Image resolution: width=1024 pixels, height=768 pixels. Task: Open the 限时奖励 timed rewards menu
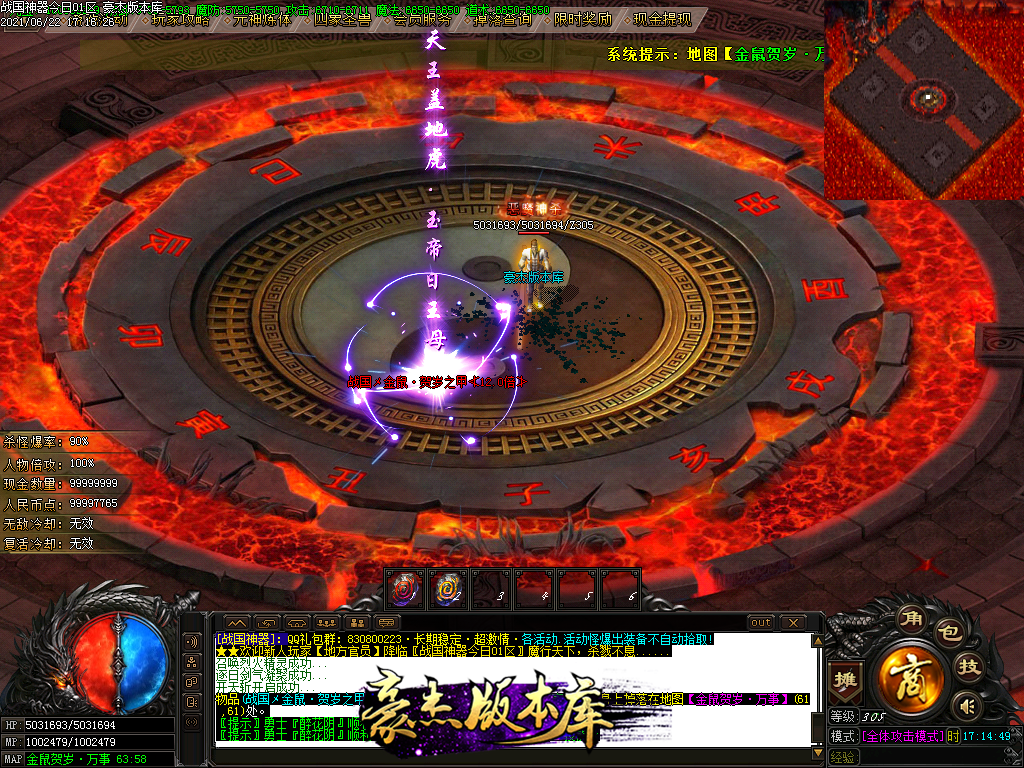pos(584,19)
